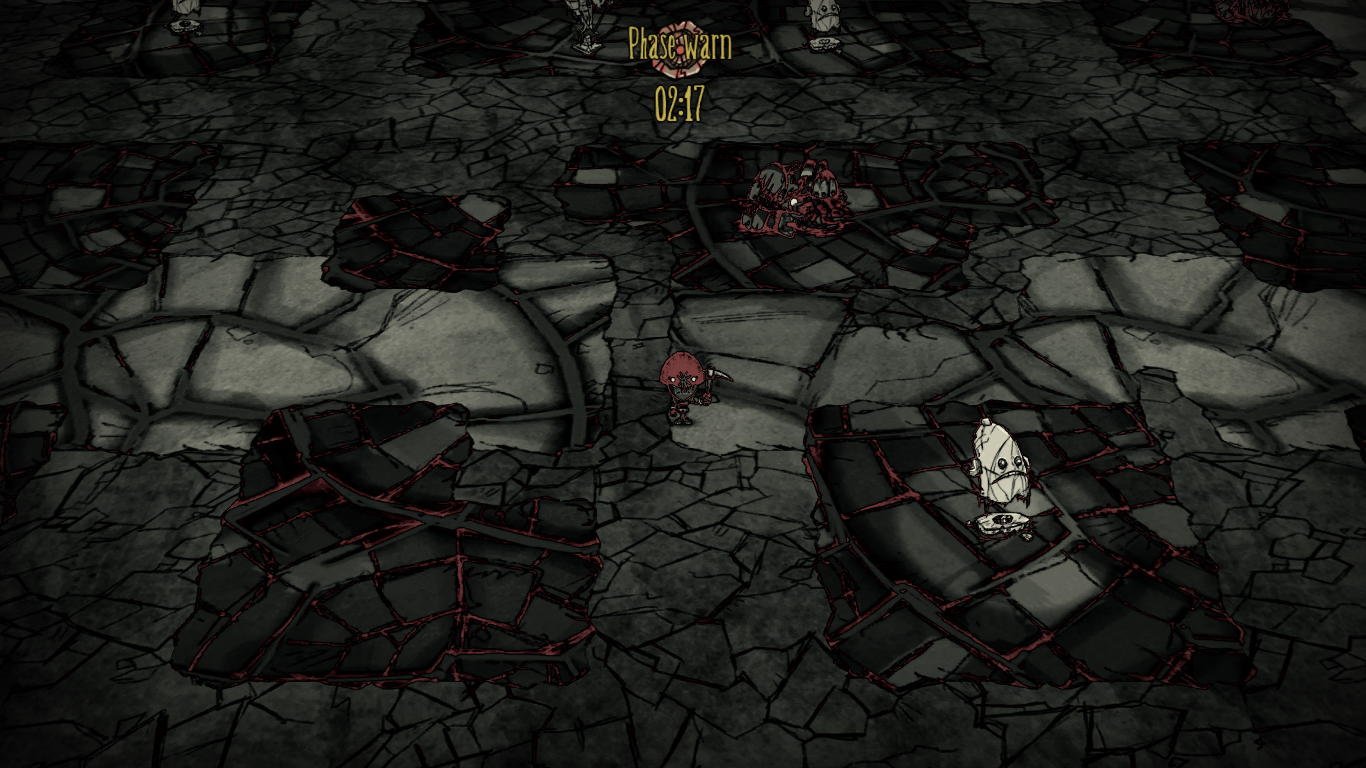
Task: Click the Phase warn label text
Action: tap(682, 42)
